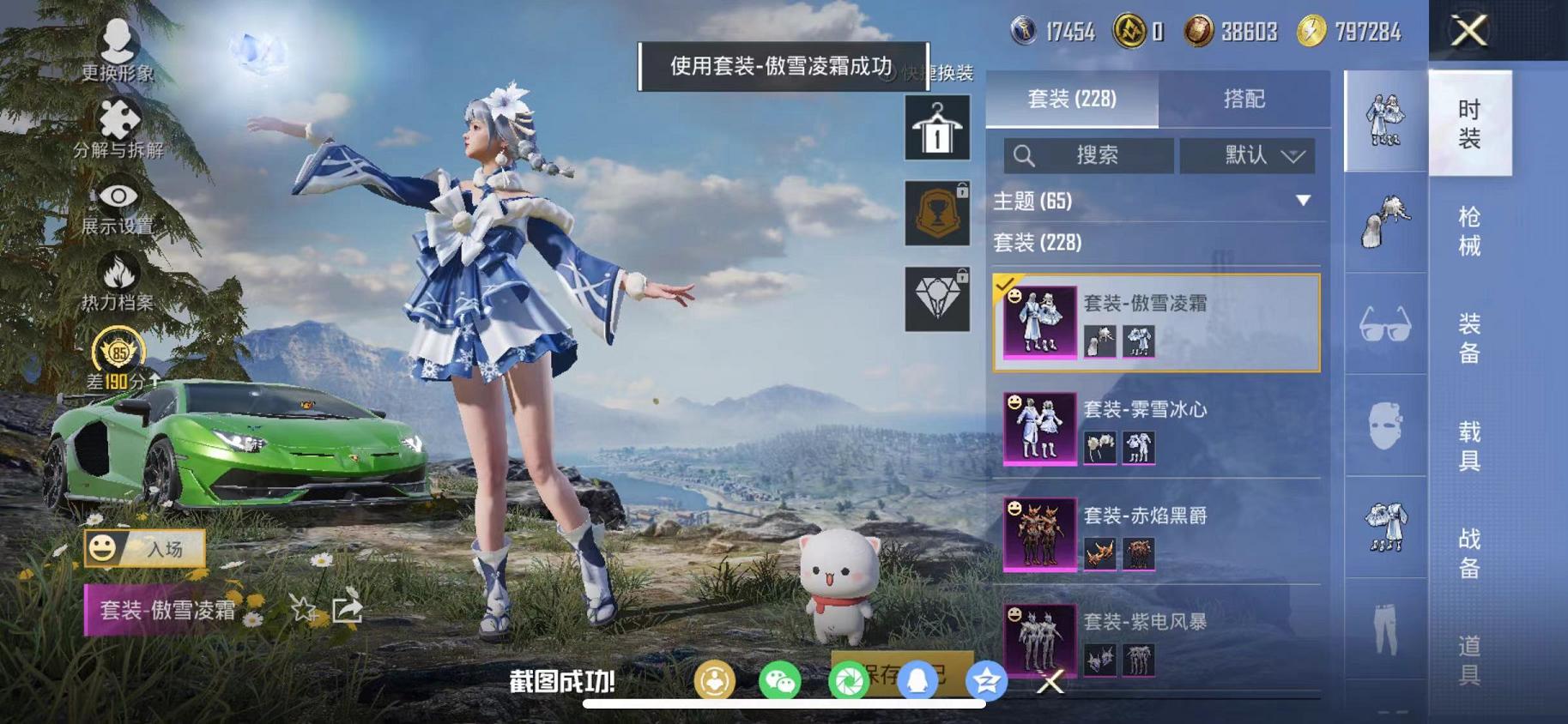The height and width of the screenshot is (724, 1568).
Task: Open the 更换形象 appearance panel
Action: [x=116, y=53]
